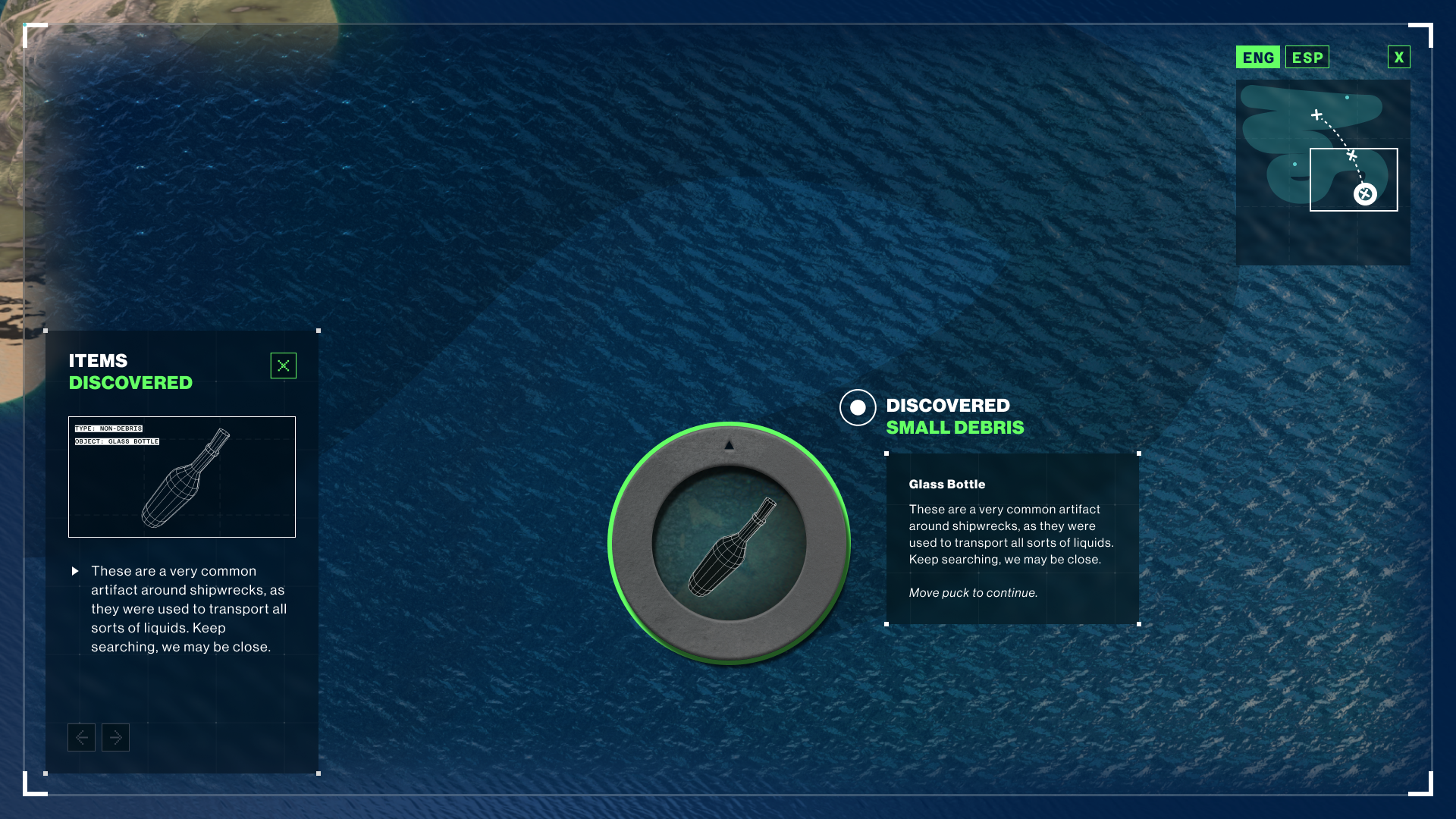Viewport: 1456px width, 819px height.
Task: Select the glass bottle wireframe thumbnail
Action: click(x=182, y=477)
